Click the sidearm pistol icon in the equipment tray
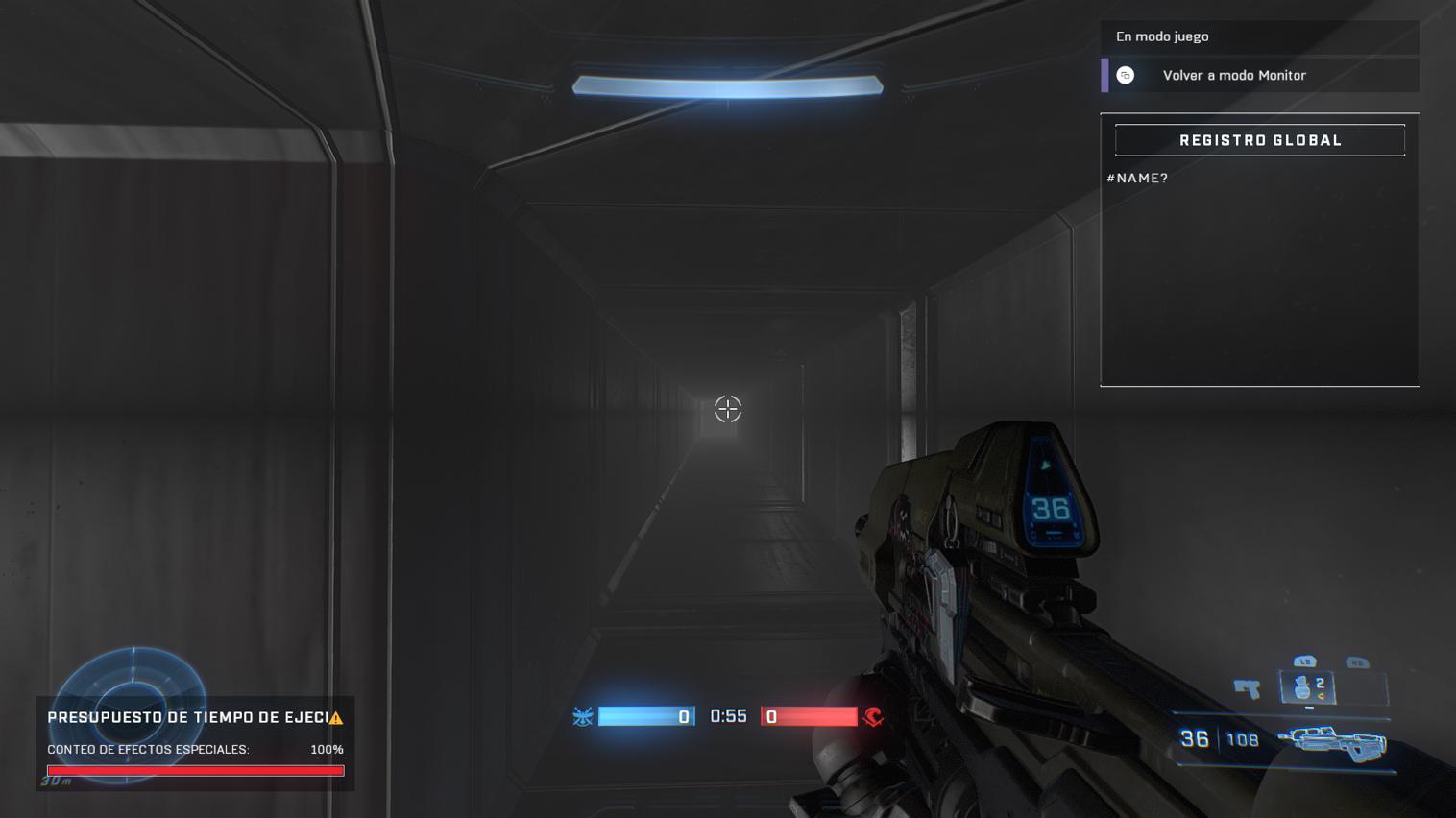Image resolution: width=1456 pixels, height=818 pixels. coord(1246,687)
